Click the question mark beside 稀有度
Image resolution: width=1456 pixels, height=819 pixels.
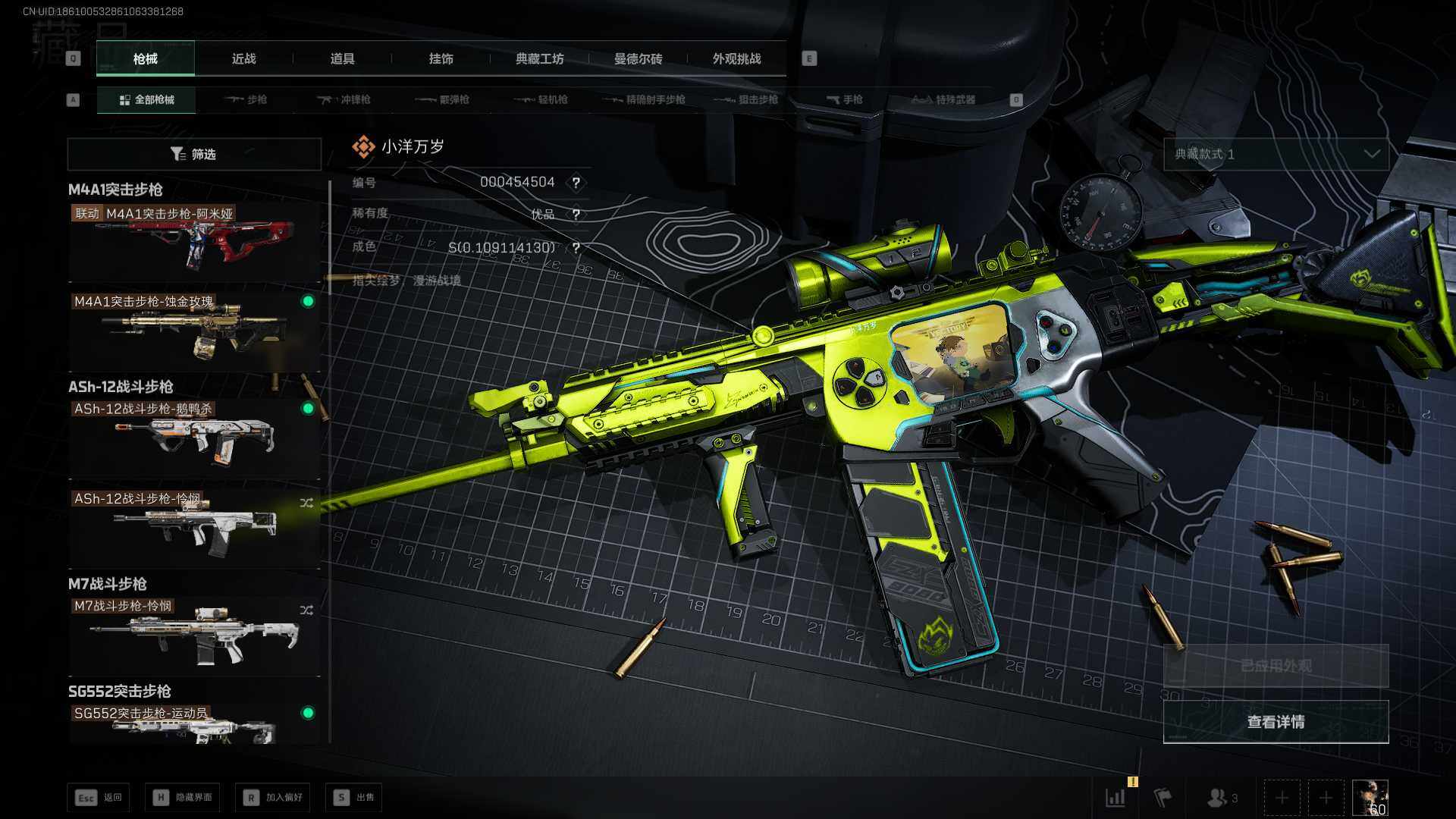[x=576, y=215]
